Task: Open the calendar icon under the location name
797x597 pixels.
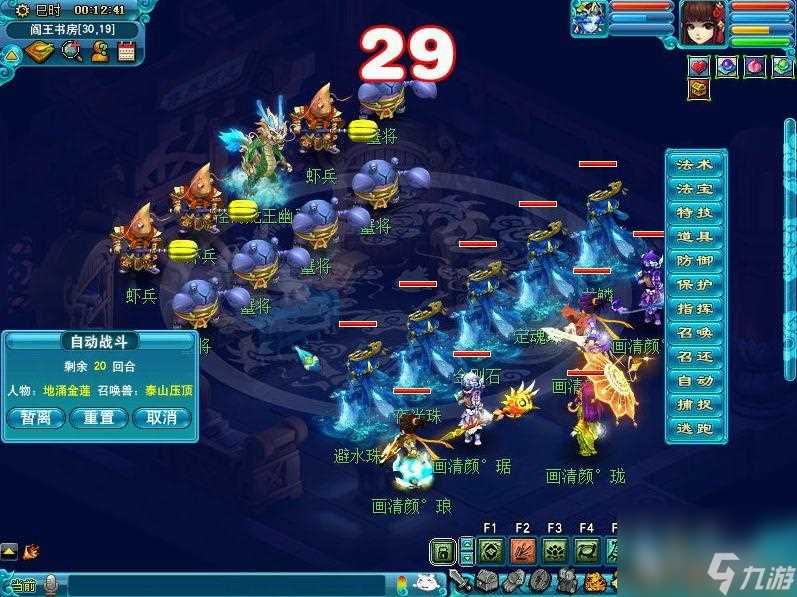Action: point(127,52)
